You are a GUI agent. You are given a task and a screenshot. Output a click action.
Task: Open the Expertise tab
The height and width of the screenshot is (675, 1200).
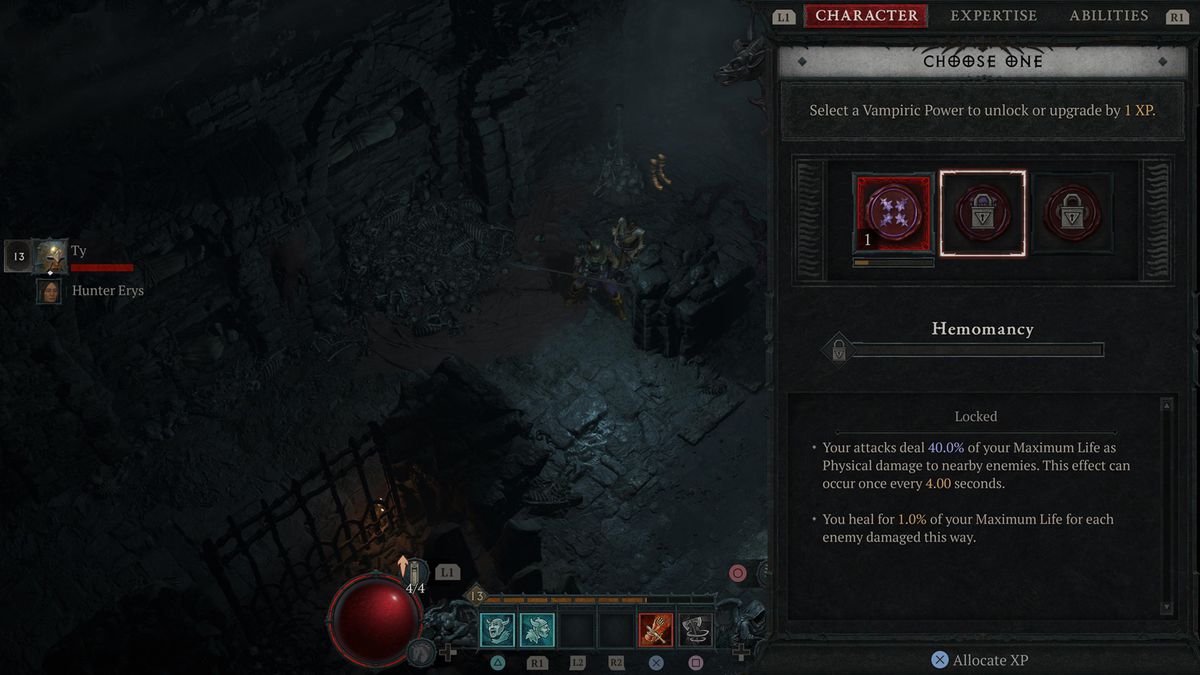tap(993, 16)
